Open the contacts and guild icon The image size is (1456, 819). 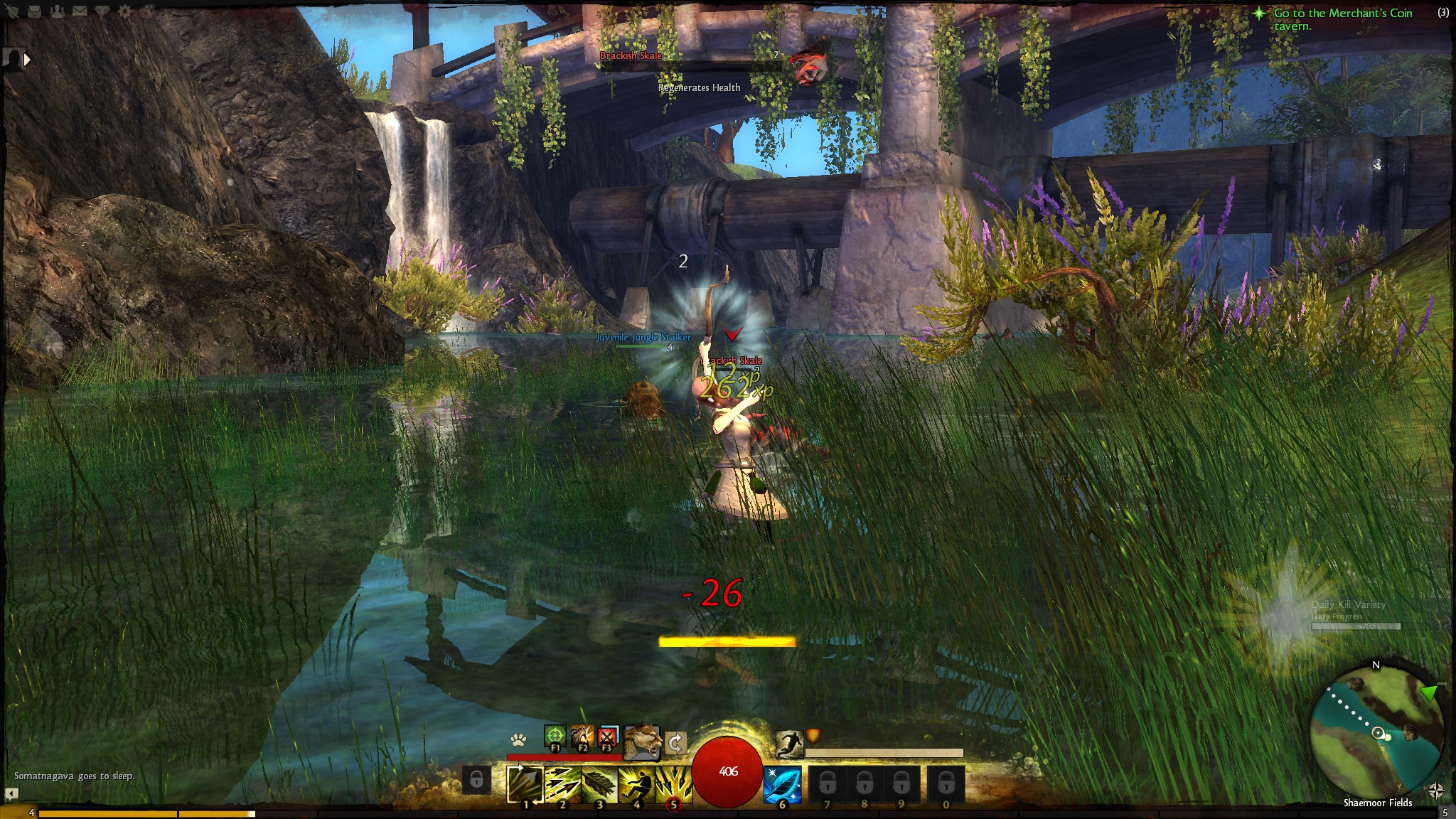pyautogui.click(x=57, y=11)
